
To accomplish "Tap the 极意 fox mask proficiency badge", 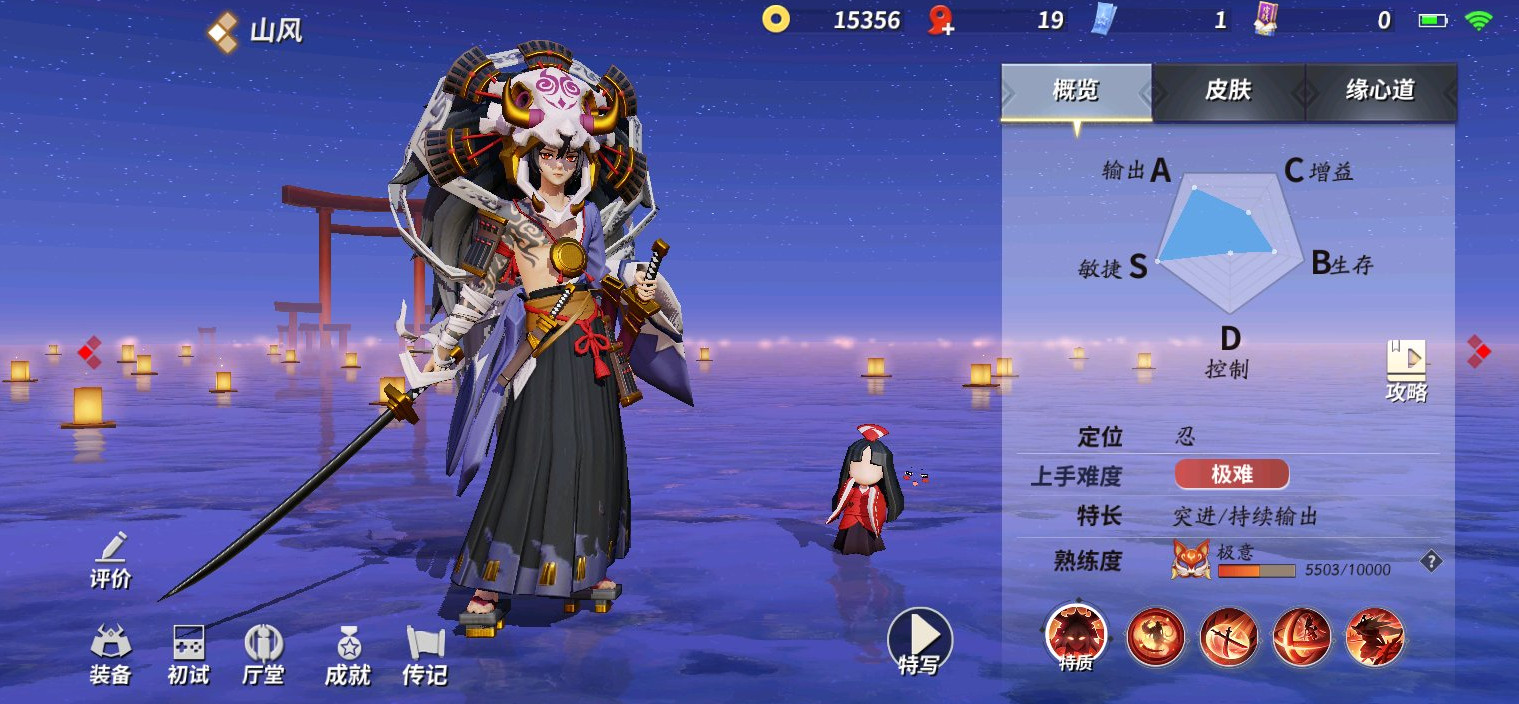I will tap(1191, 560).
